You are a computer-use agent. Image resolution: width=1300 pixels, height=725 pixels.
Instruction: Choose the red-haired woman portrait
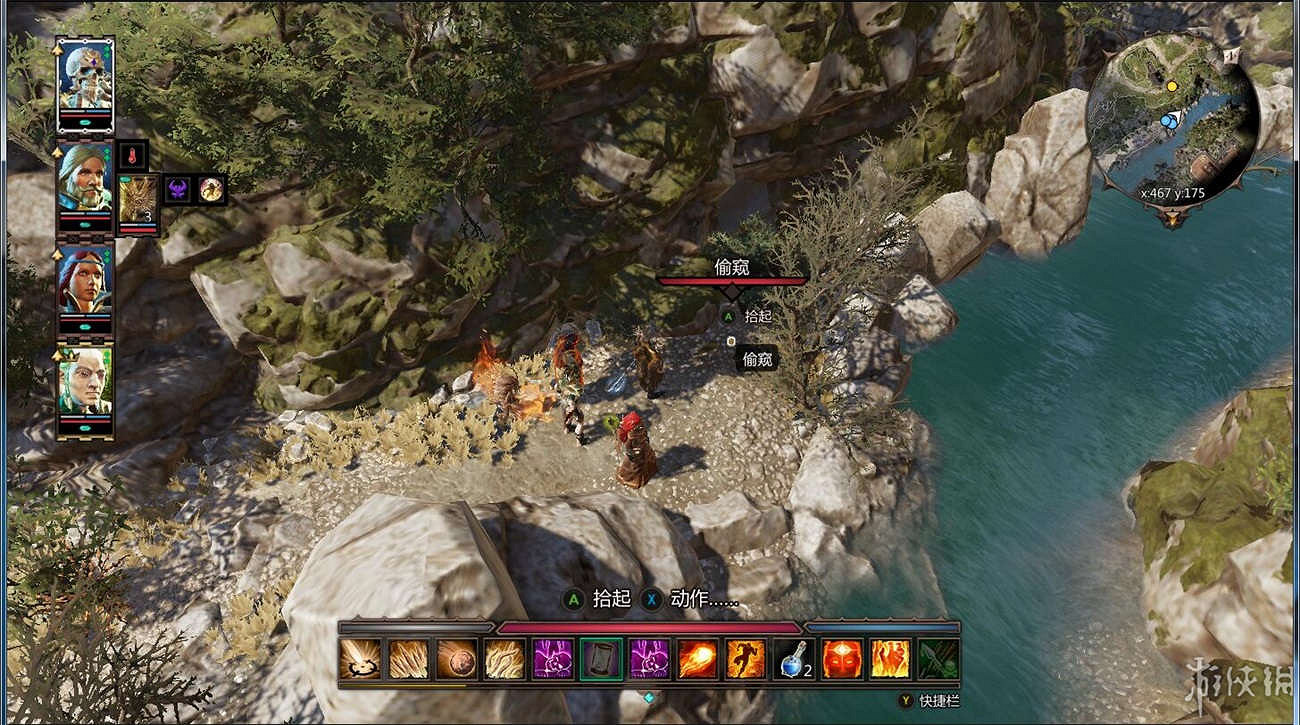85,282
